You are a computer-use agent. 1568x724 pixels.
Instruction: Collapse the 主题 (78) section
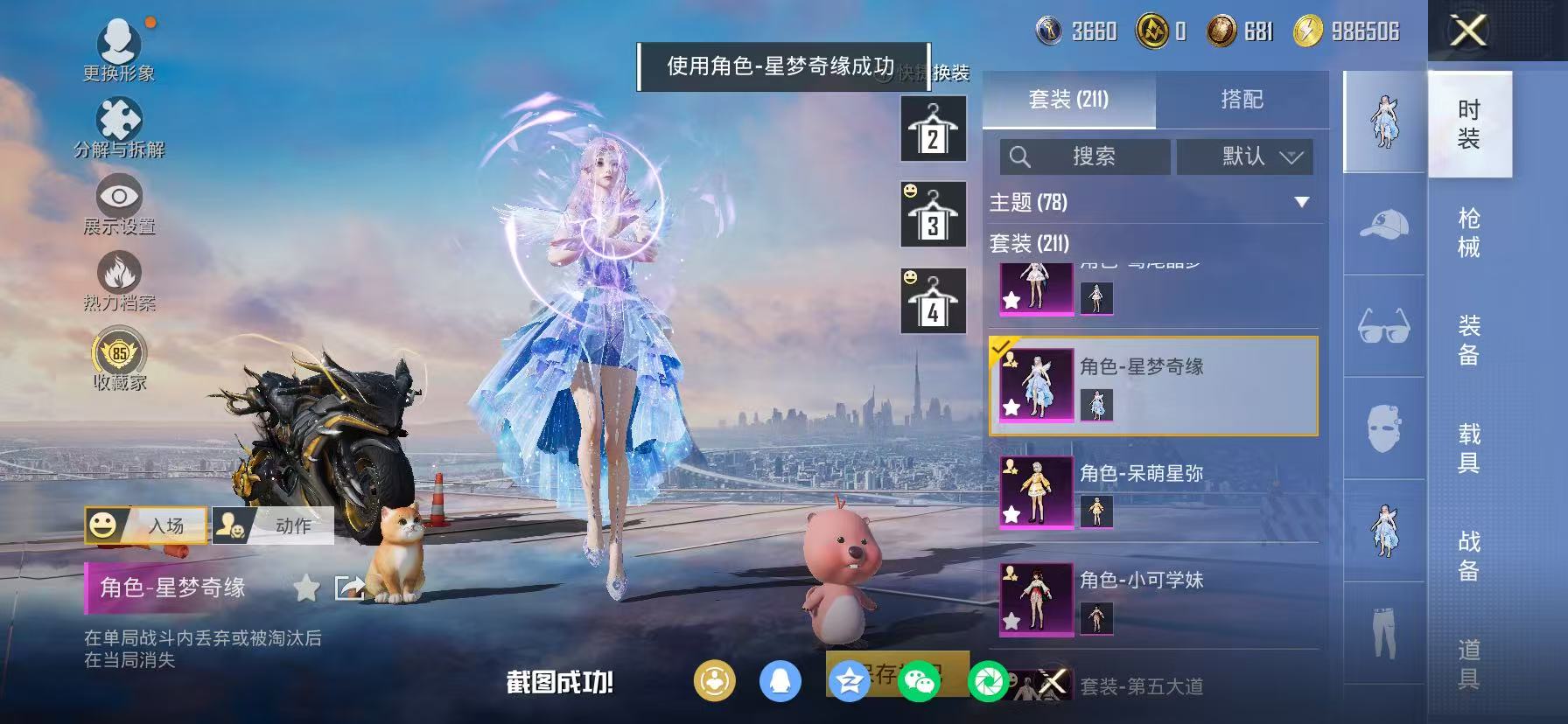1301,201
